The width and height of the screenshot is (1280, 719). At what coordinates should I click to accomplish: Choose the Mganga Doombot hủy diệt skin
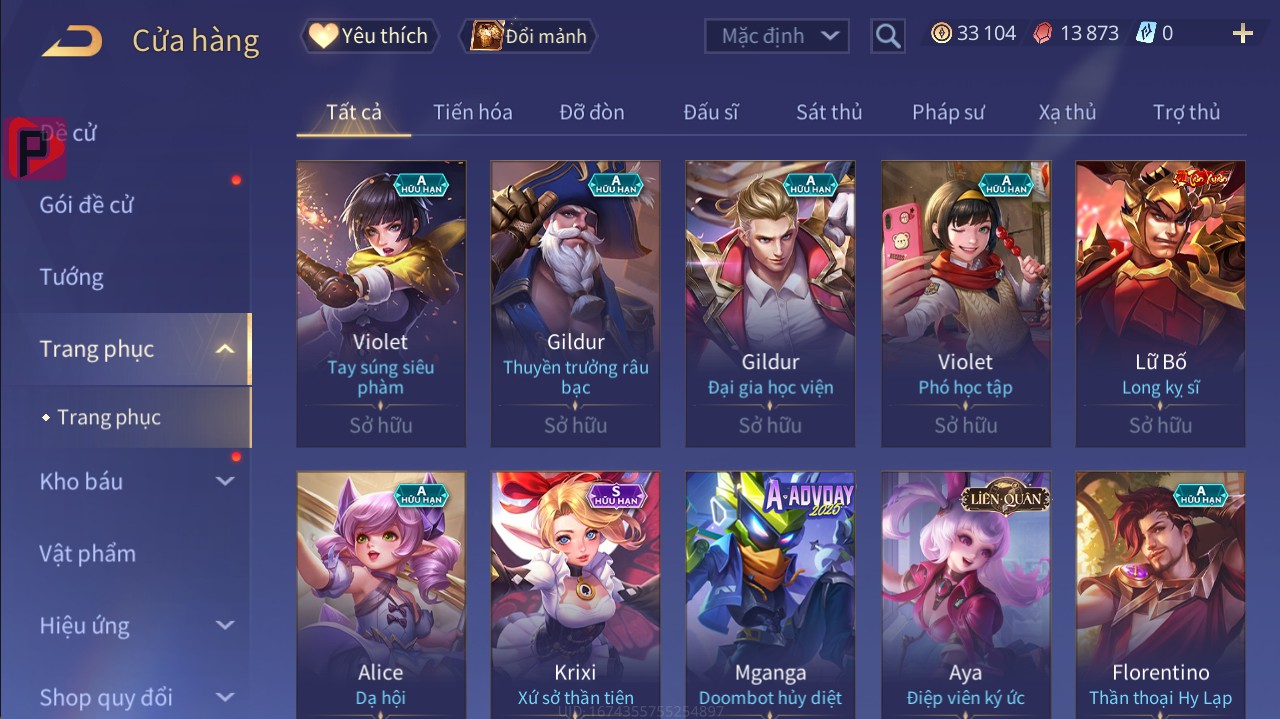[770, 590]
